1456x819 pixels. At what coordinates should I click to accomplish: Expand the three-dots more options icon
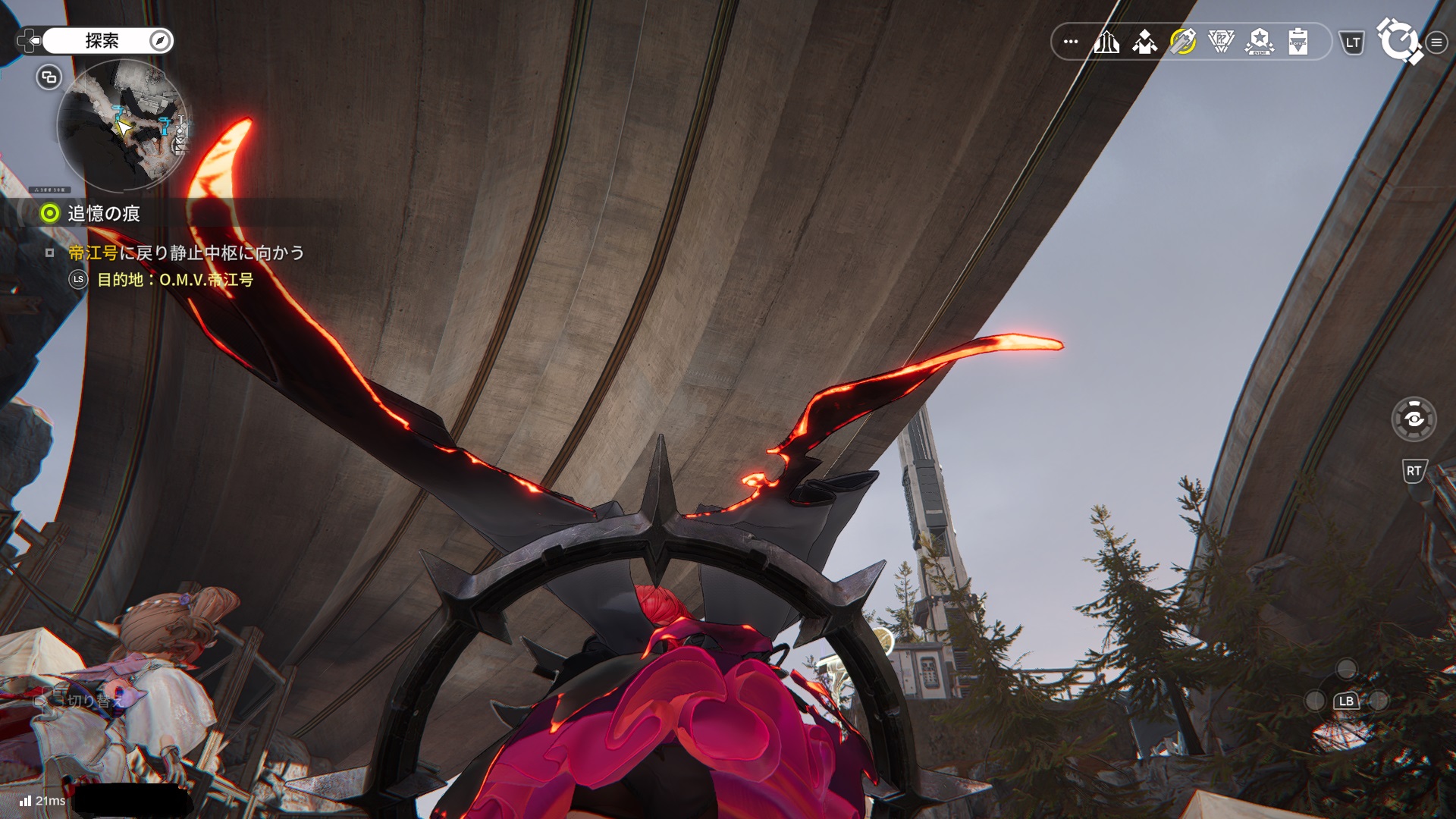point(1071,42)
